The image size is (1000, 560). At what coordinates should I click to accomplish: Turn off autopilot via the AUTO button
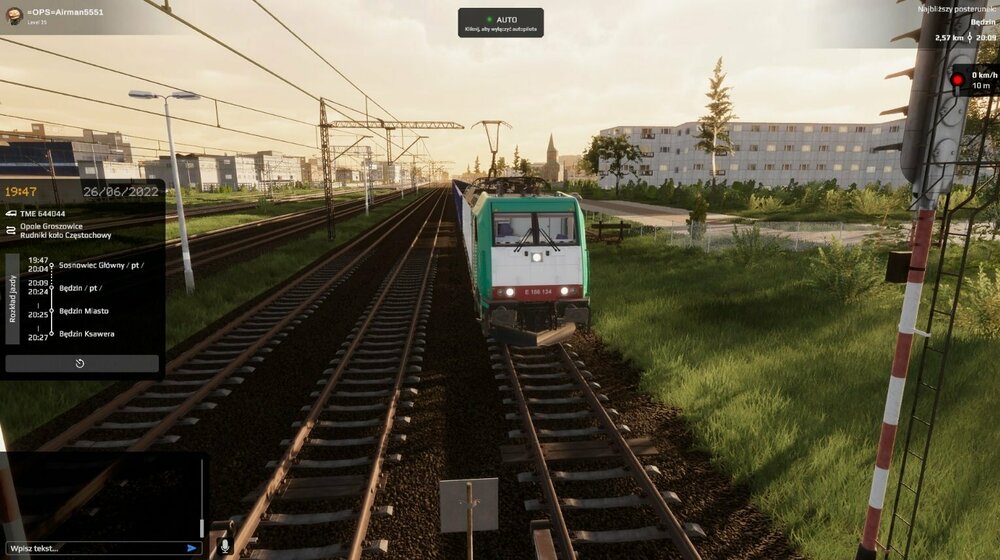click(500, 23)
